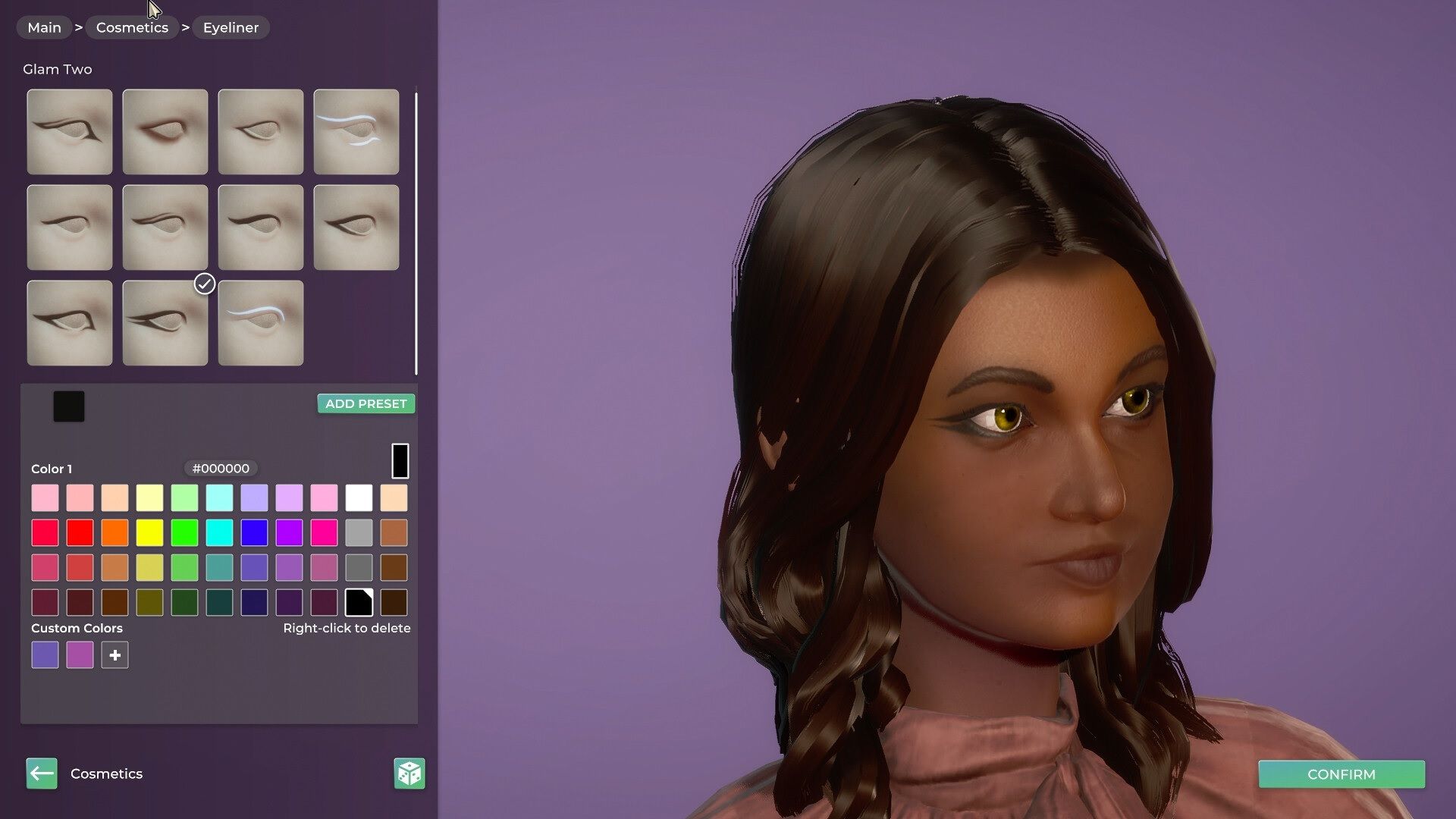Click the Eyeliner breadcrumb tab
Viewport: 1456px width, 819px height.
[231, 27]
